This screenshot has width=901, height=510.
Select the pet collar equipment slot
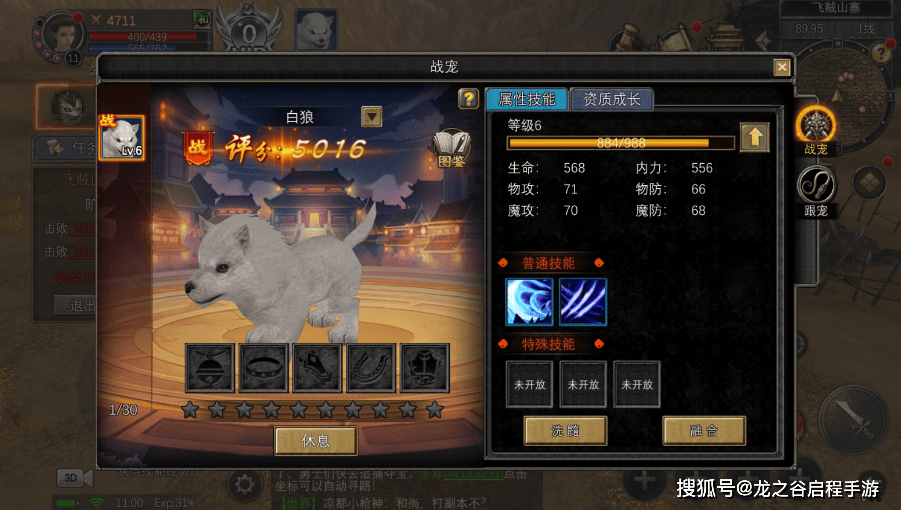pyautogui.click(x=264, y=368)
